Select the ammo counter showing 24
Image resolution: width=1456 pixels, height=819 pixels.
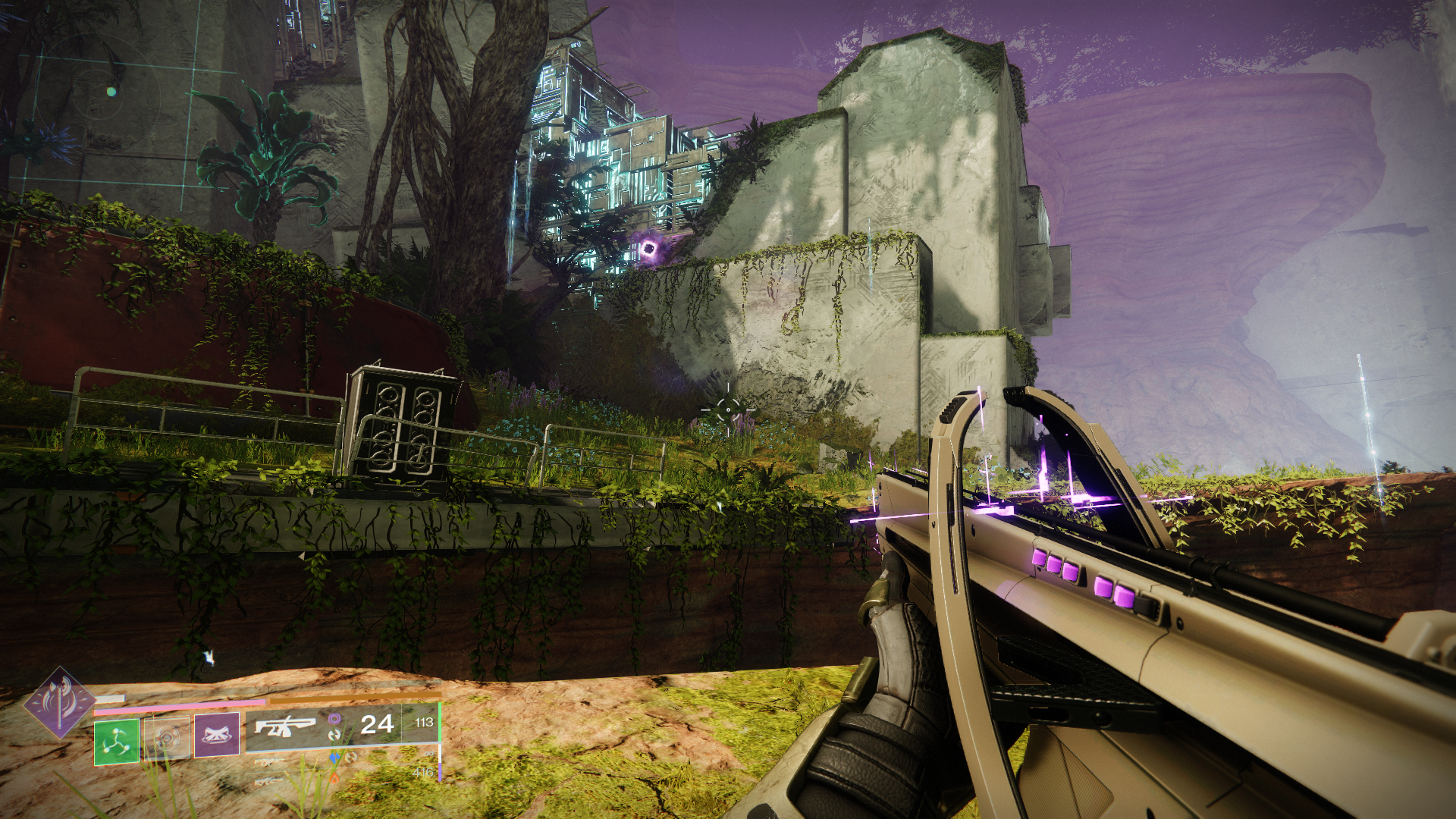(x=377, y=723)
